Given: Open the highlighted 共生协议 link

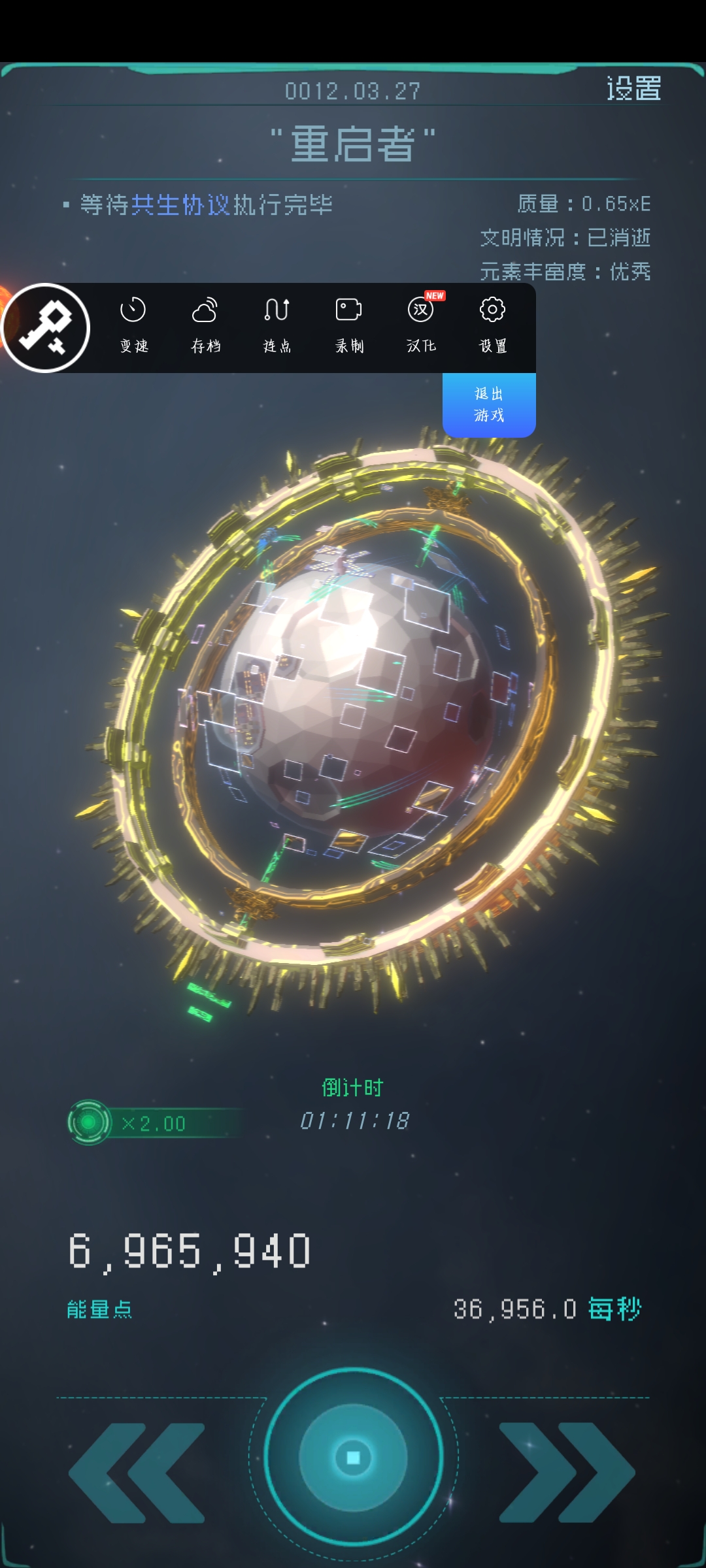Looking at the screenshot, I should [181, 205].
